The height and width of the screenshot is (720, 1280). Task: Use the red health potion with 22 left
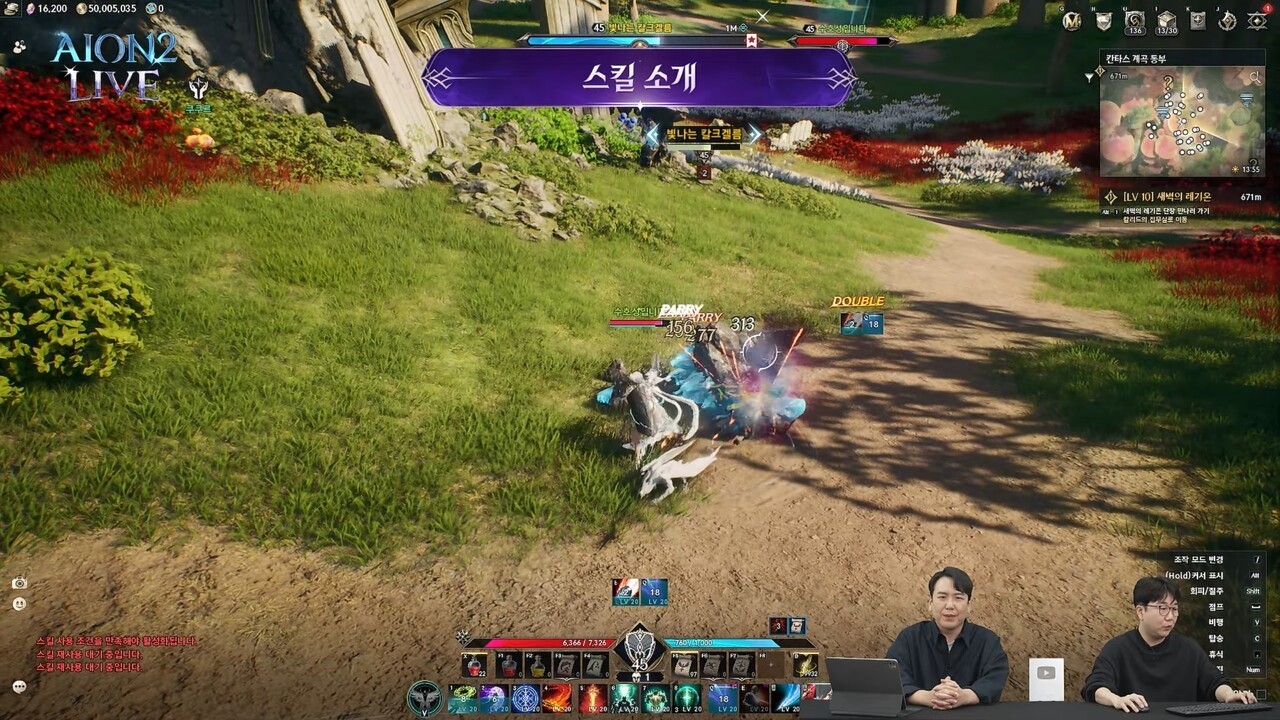click(474, 666)
